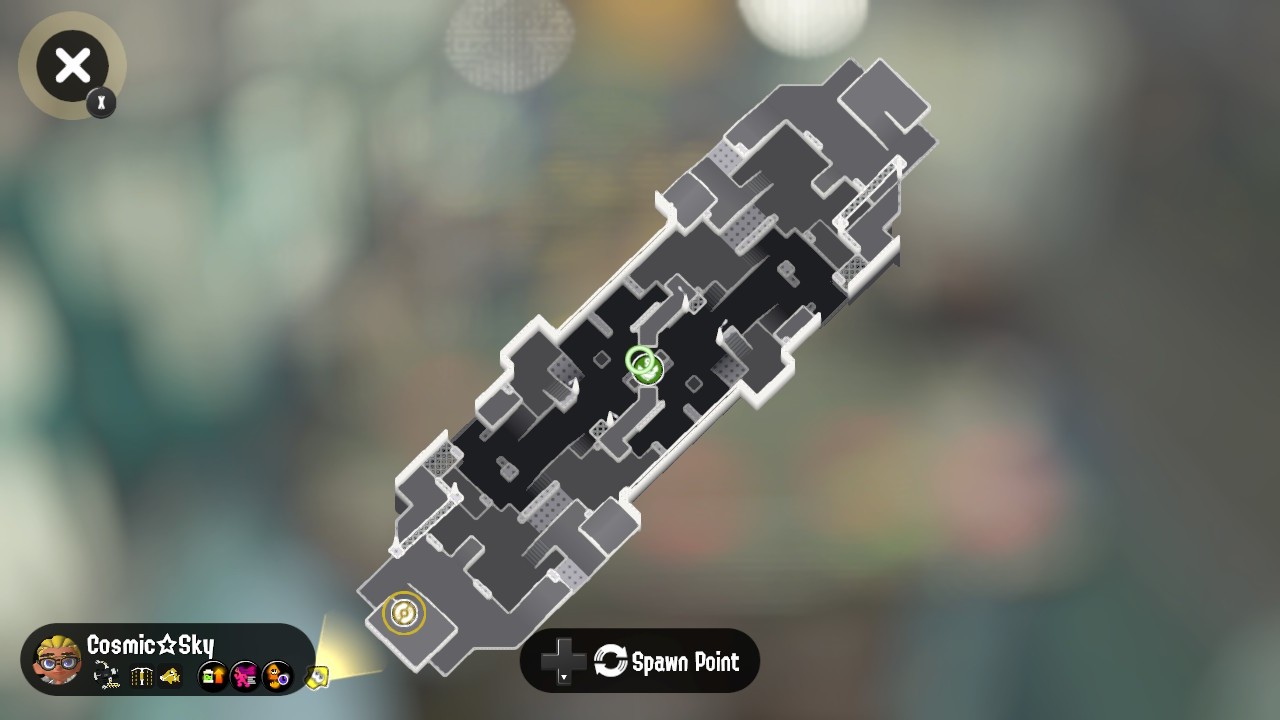Select the green marker at map center
1280x720 pixels.
click(x=644, y=365)
